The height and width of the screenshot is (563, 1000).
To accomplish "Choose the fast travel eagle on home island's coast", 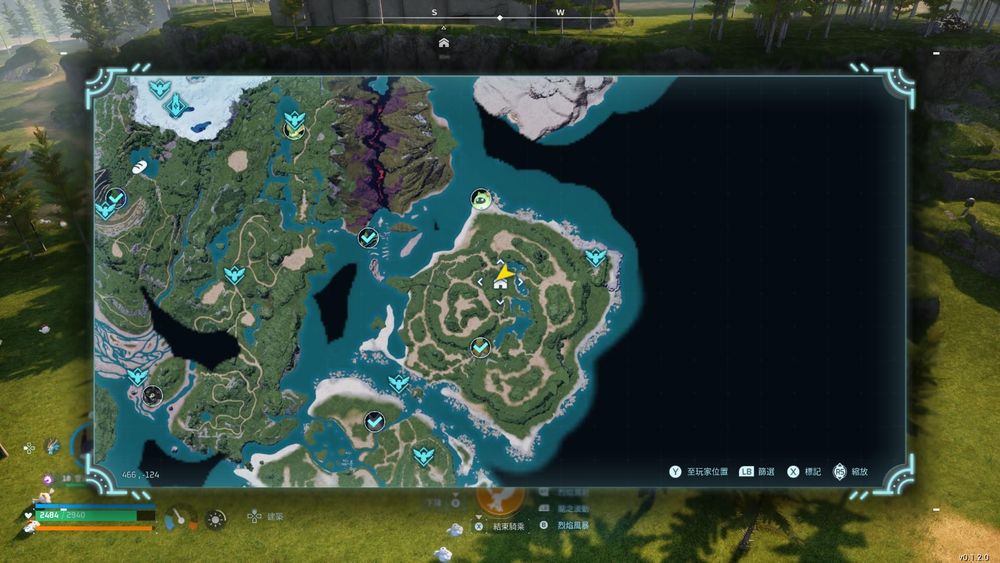I will pos(596,257).
